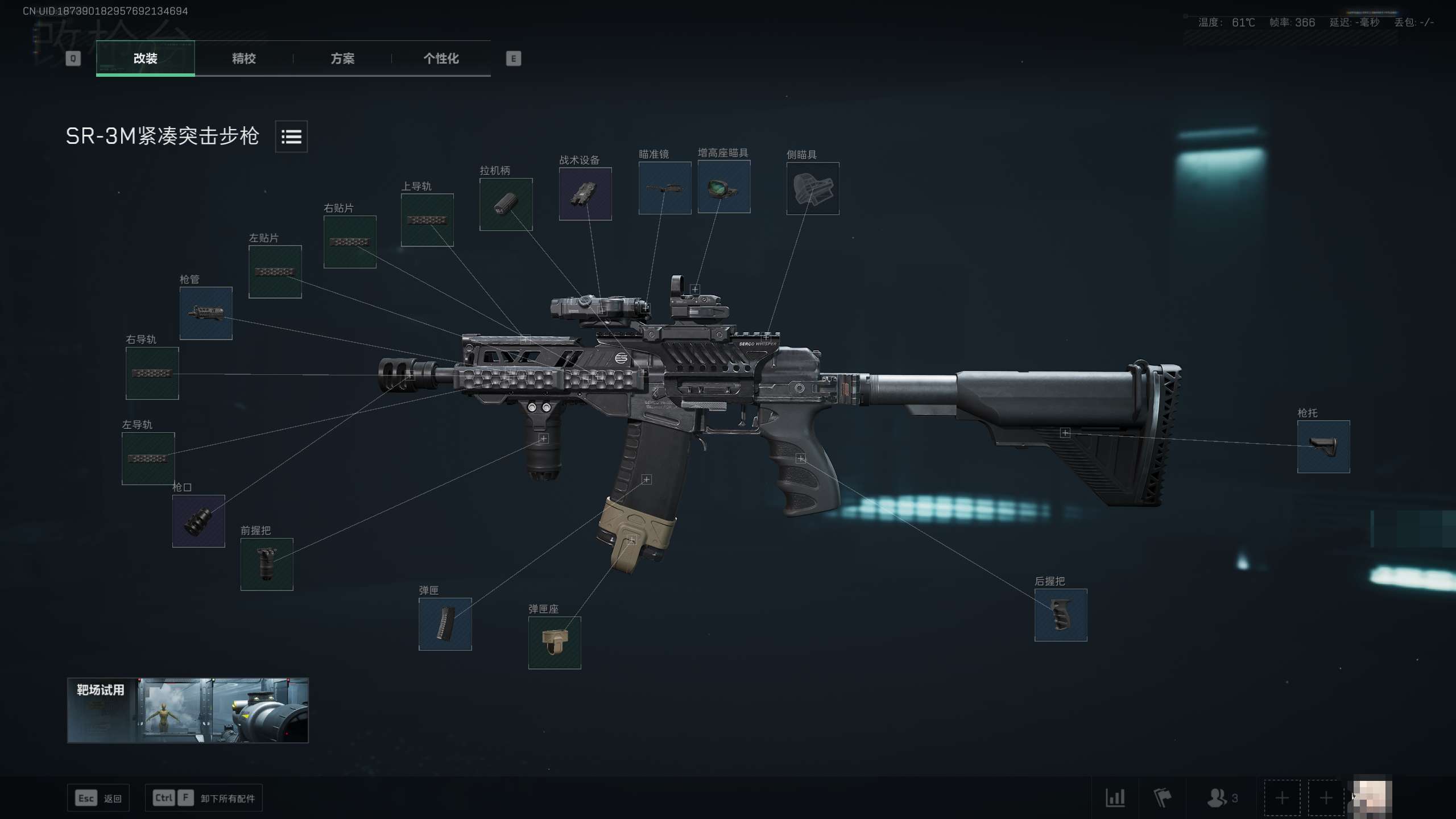Select the 个性化 tab
Image resolution: width=1456 pixels, height=819 pixels.
click(441, 59)
